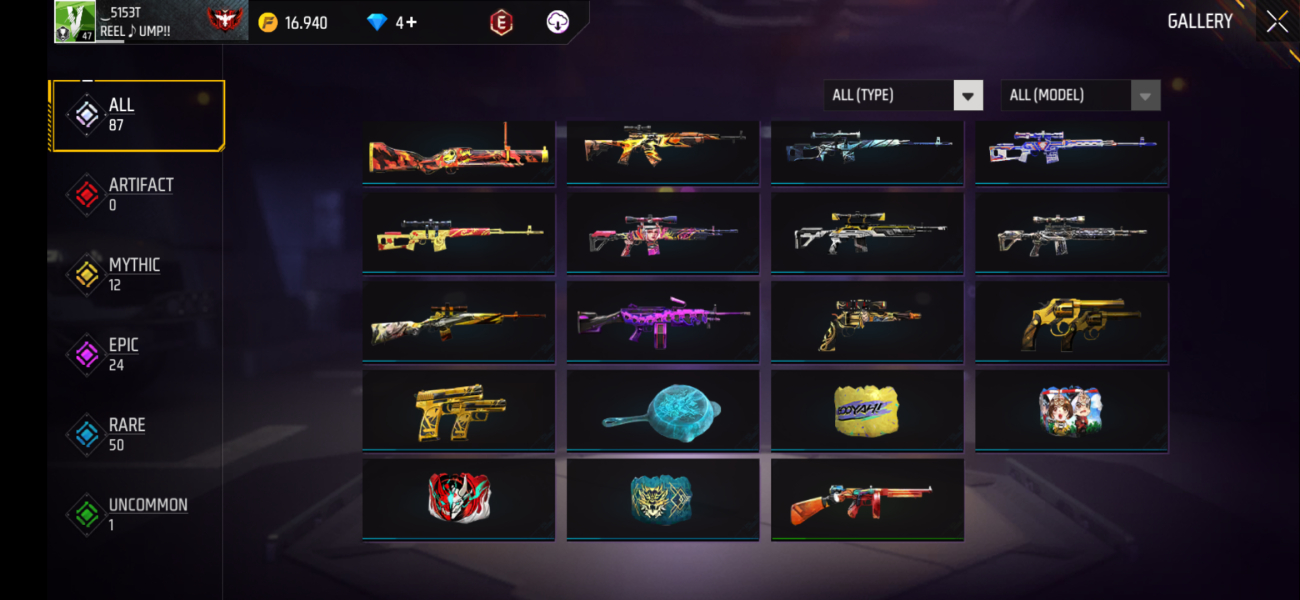Pick the dual golden pistols skin
The width and height of the screenshot is (1300, 600).
tap(458, 410)
